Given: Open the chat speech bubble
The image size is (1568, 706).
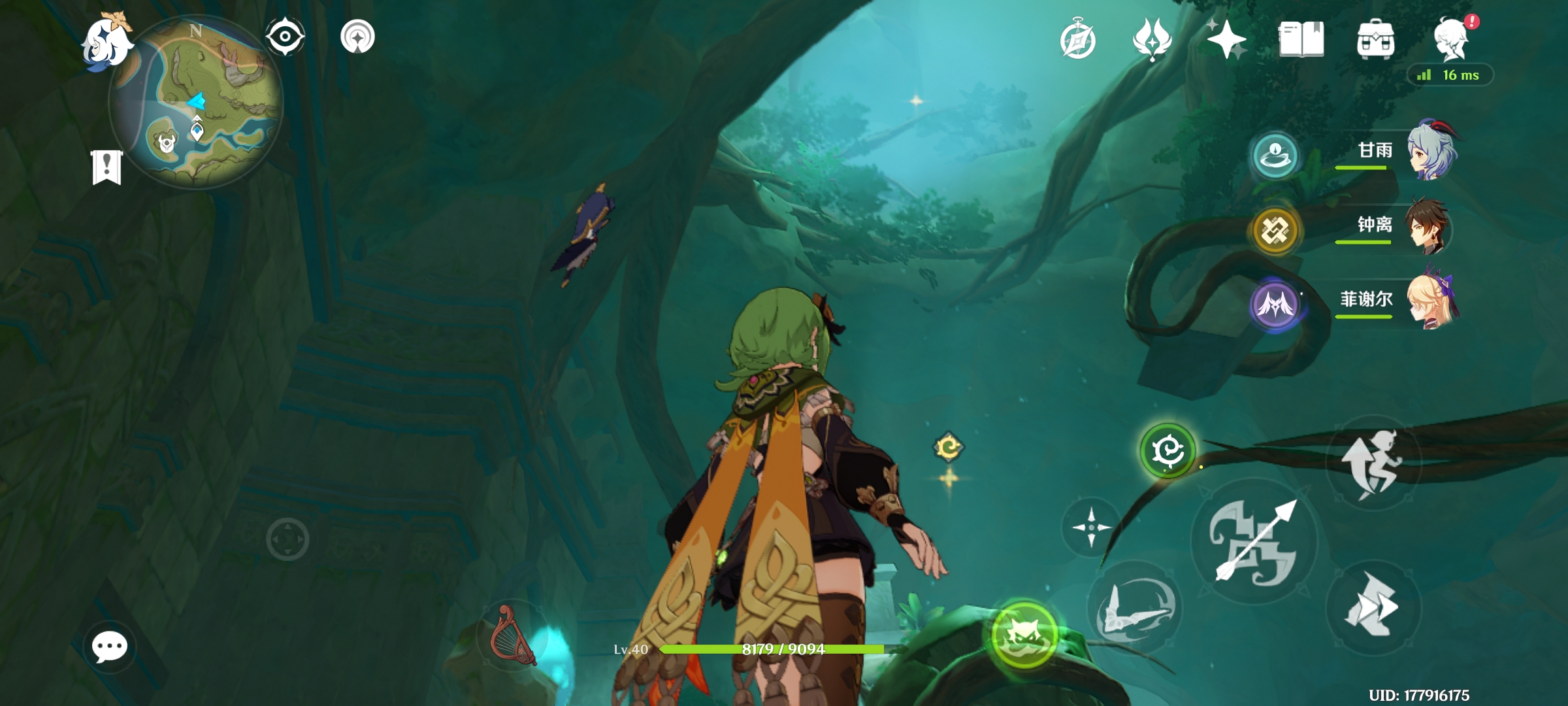Looking at the screenshot, I should click(x=110, y=647).
